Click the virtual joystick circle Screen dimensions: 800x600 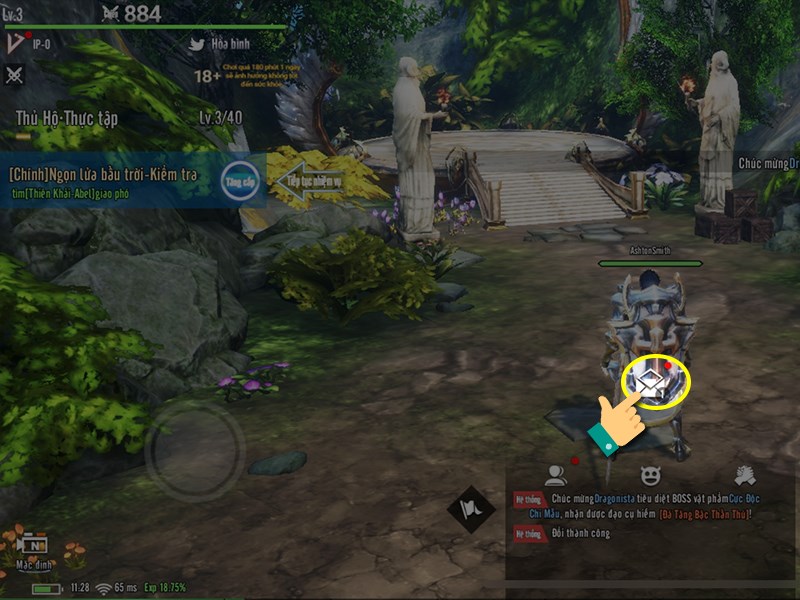click(x=195, y=448)
